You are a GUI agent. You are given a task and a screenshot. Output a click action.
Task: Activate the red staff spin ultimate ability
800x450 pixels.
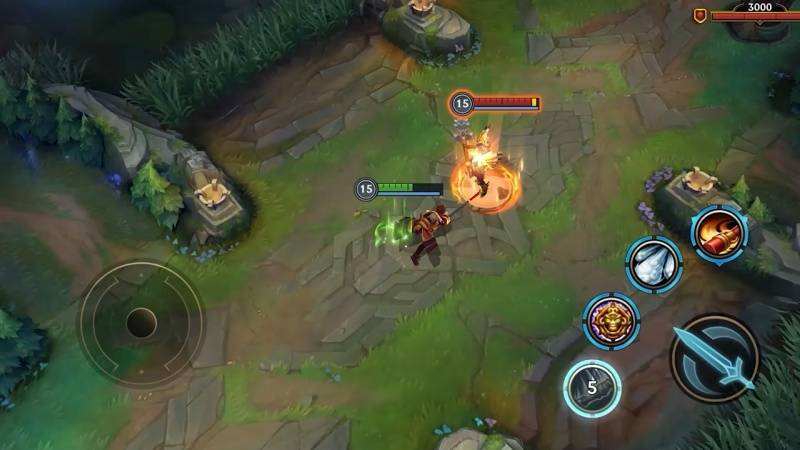click(719, 233)
